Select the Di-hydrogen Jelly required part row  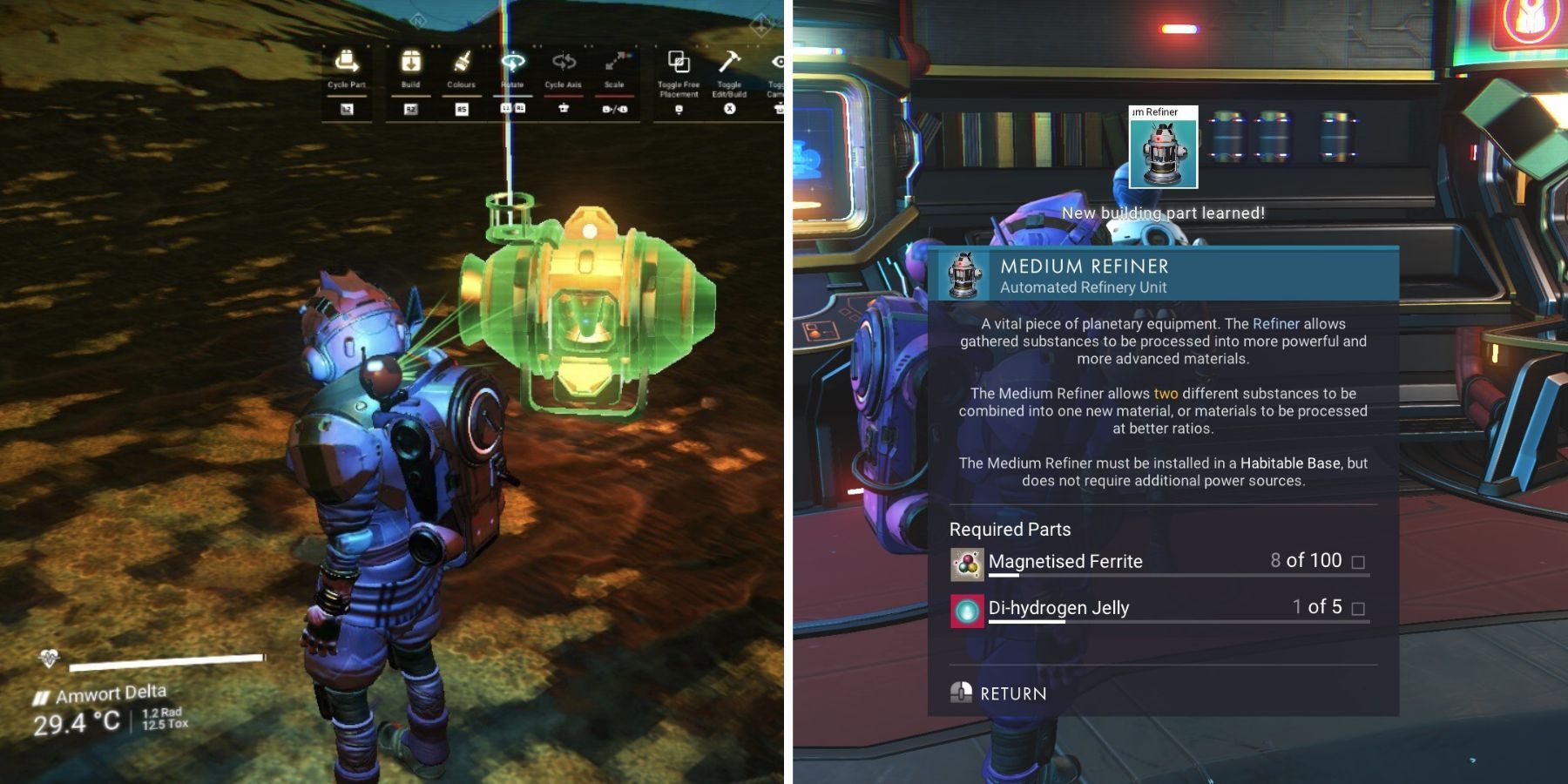click(x=1159, y=608)
